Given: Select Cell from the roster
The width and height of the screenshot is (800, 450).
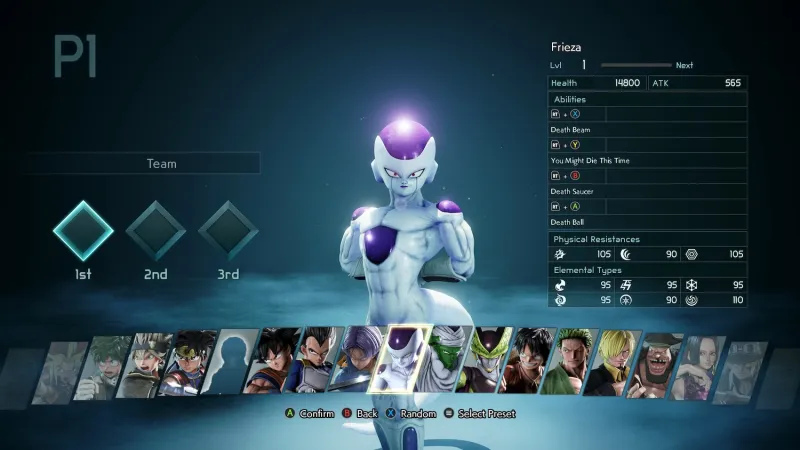Looking at the screenshot, I should point(490,362).
